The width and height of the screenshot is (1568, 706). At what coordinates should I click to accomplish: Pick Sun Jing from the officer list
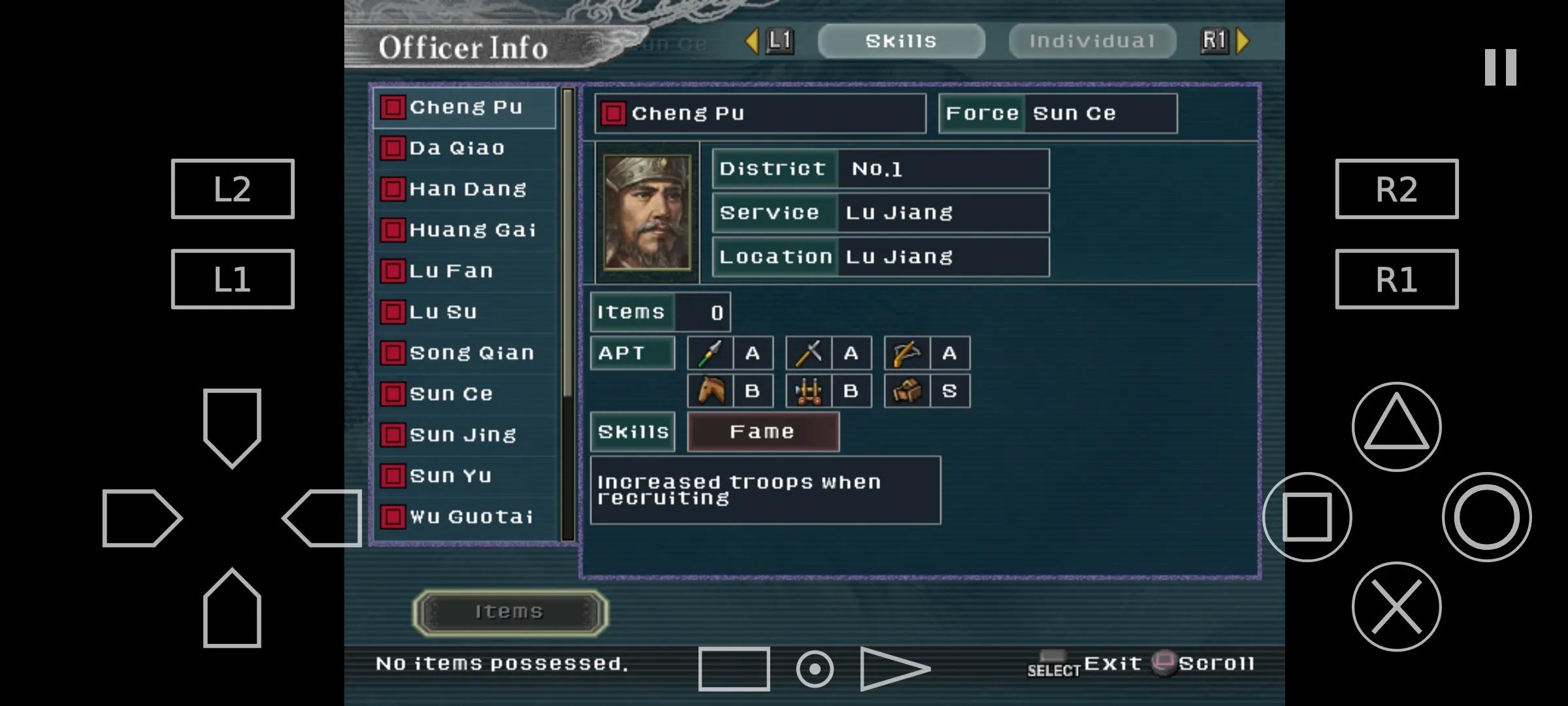[465, 435]
